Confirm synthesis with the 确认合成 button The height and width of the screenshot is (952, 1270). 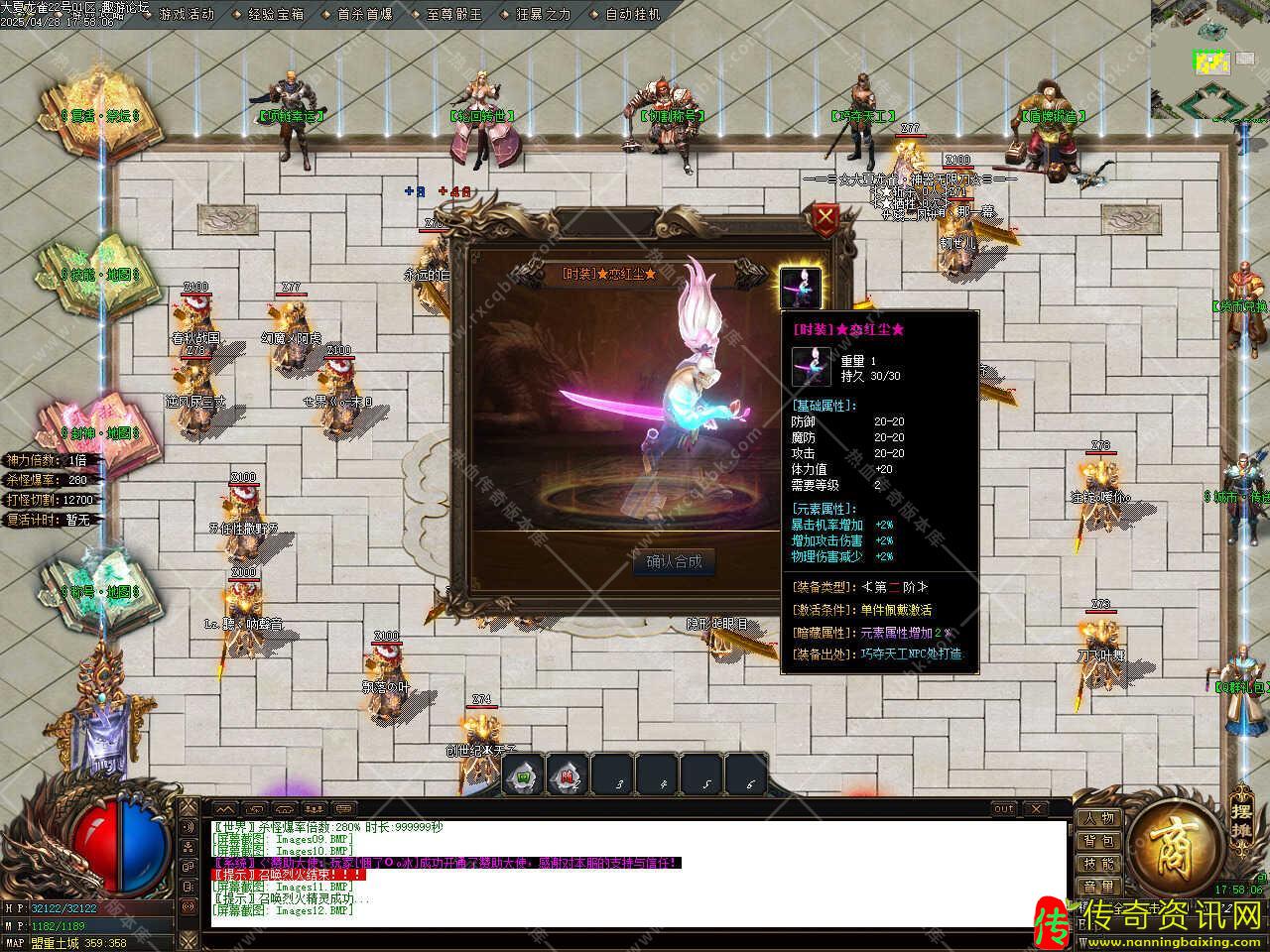(674, 562)
